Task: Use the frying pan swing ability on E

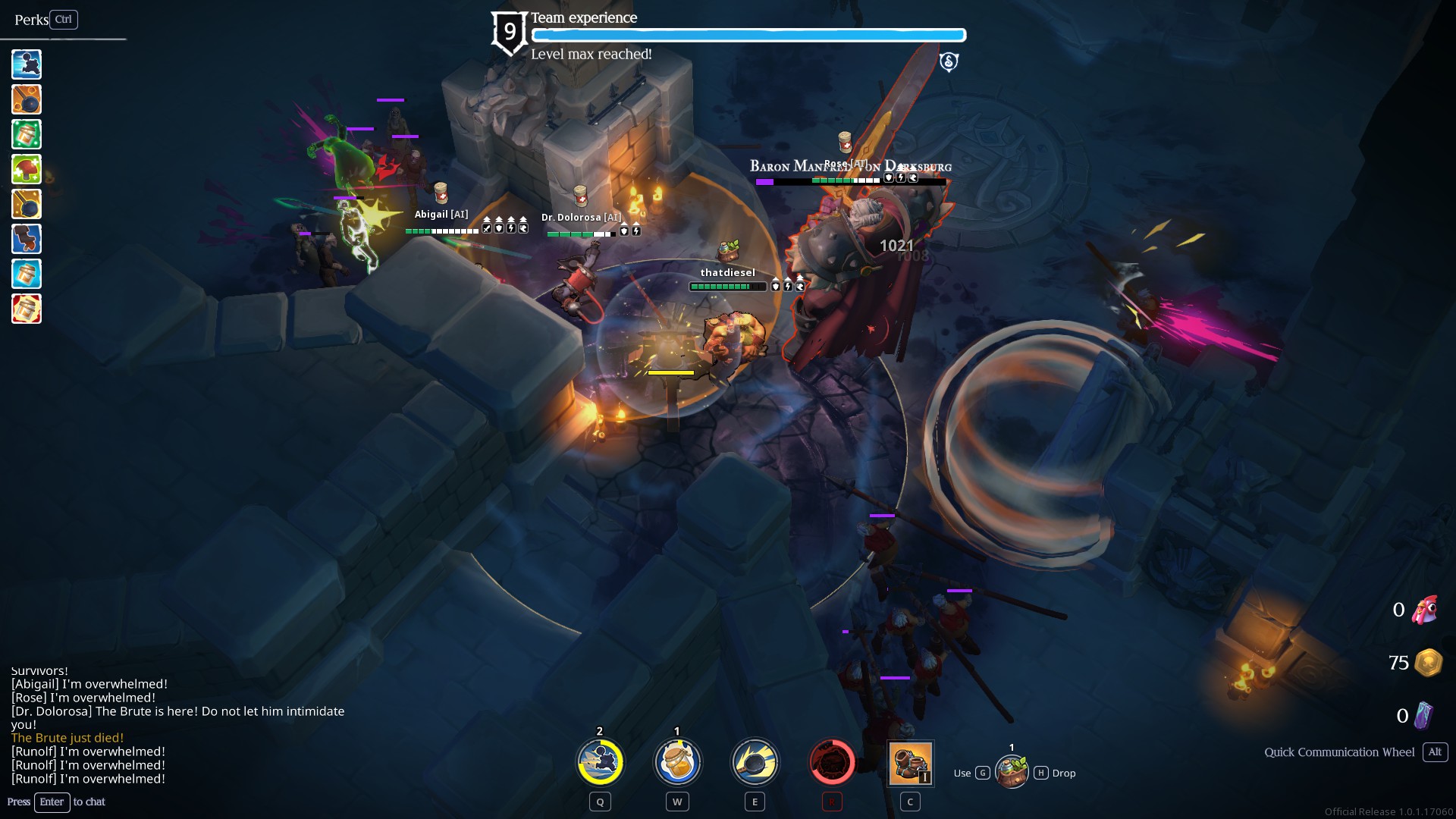Action: (x=755, y=762)
